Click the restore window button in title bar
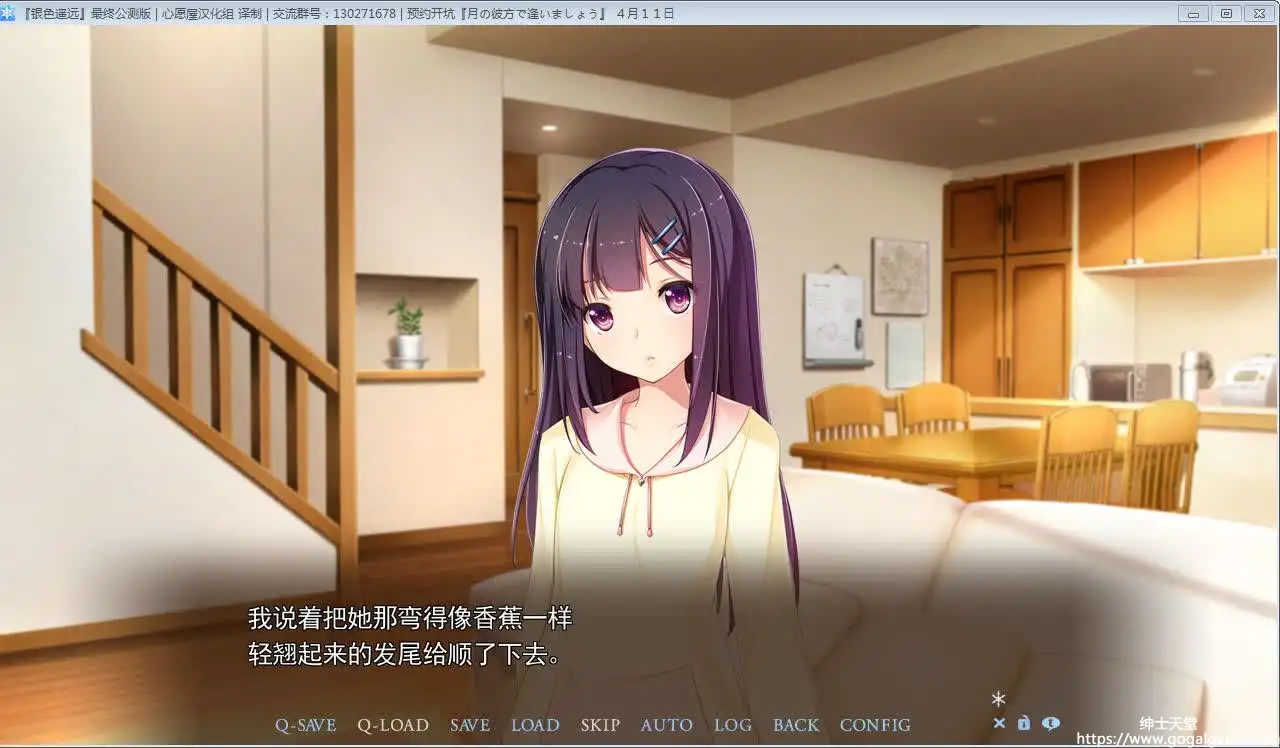Image resolution: width=1280 pixels, height=748 pixels. (1226, 13)
